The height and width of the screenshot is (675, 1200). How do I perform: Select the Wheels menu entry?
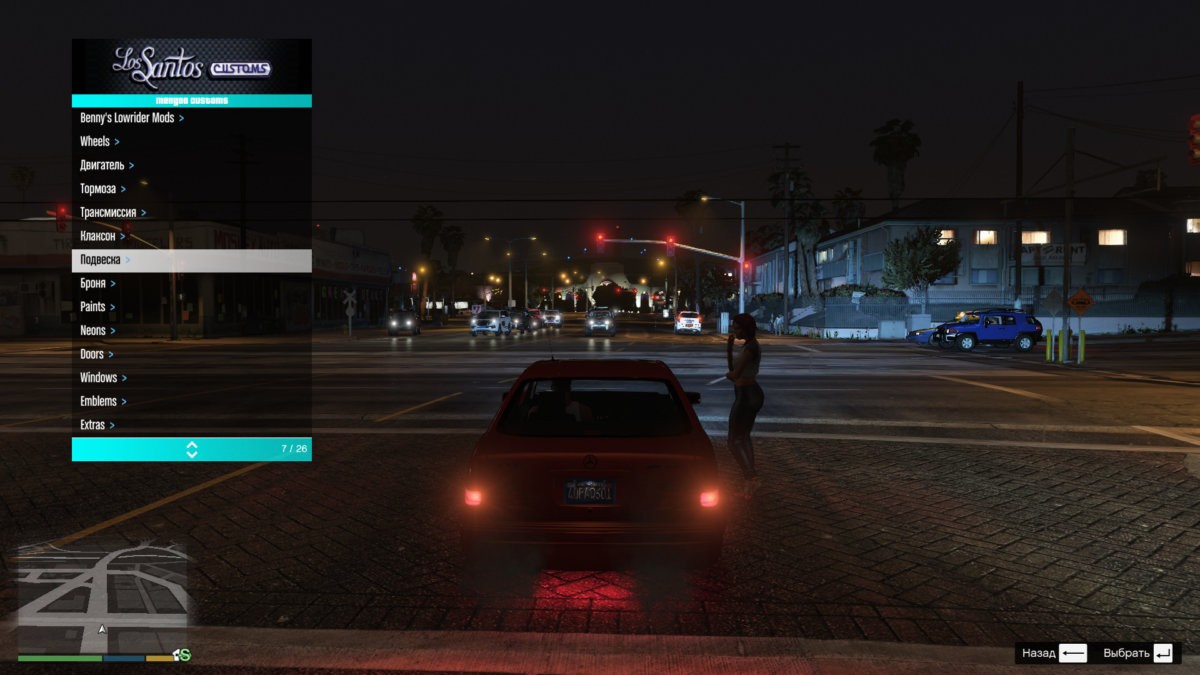pyautogui.click(x=96, y=142)
